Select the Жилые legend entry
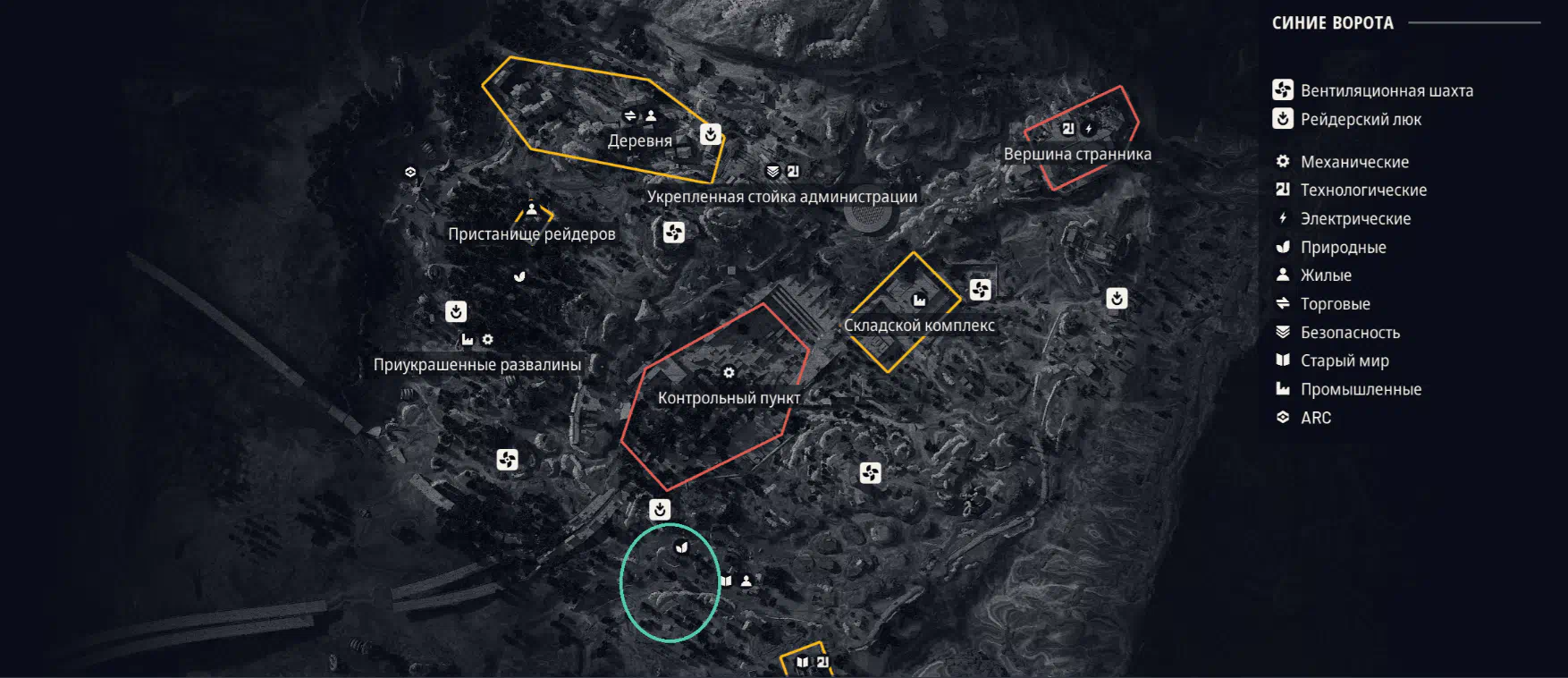Viewport: 1568px width, 678px height. click(1325, 275)
